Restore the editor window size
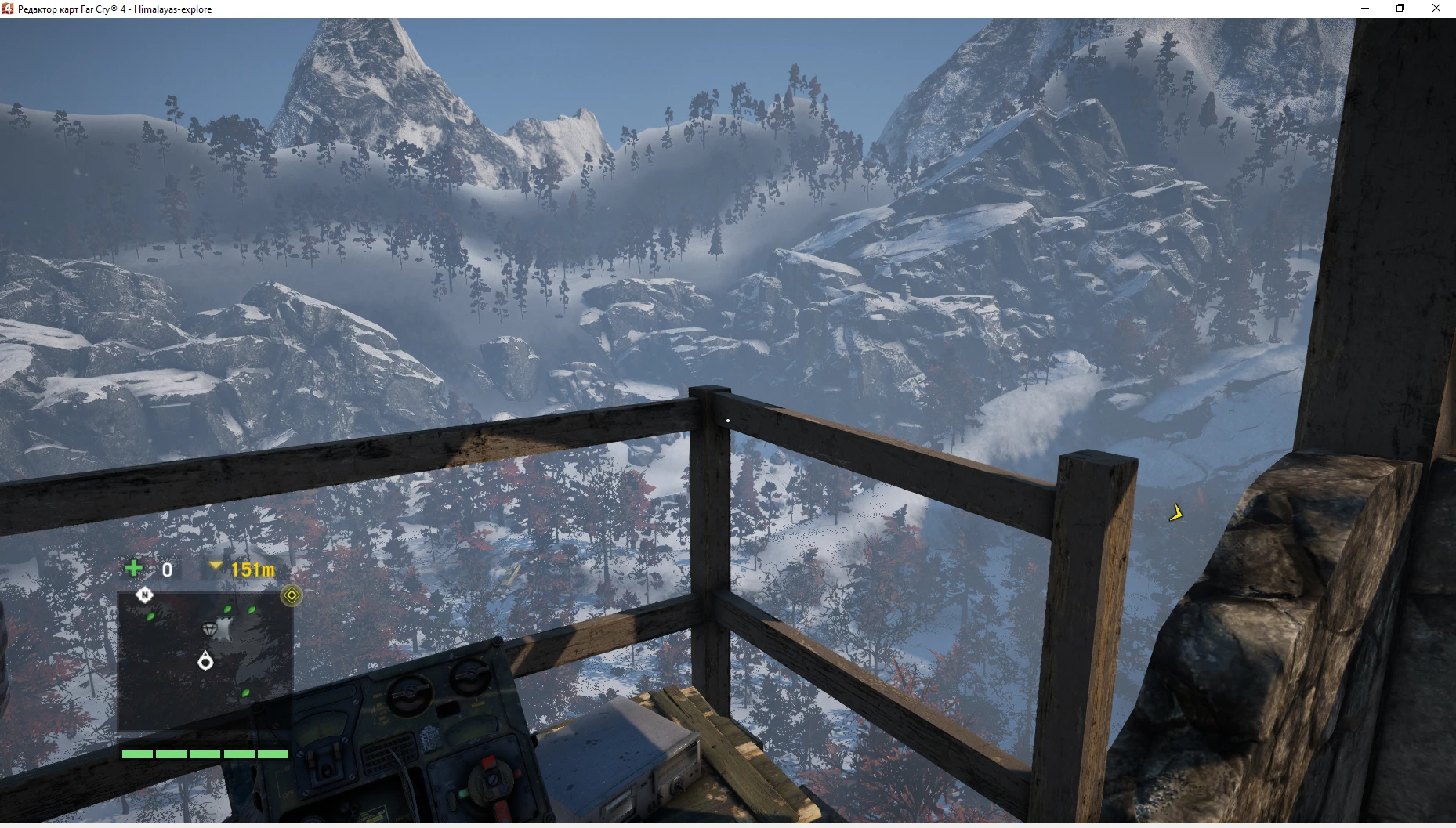Screen dimensions: 1456x828 (1400, 8)
